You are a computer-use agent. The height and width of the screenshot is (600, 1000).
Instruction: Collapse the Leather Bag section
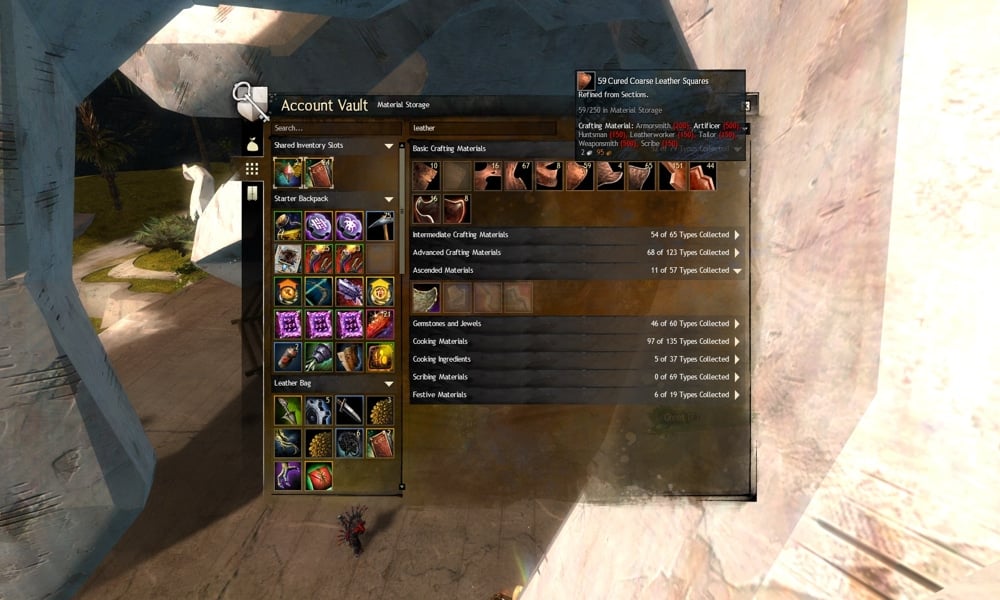[x=389, y=384]
